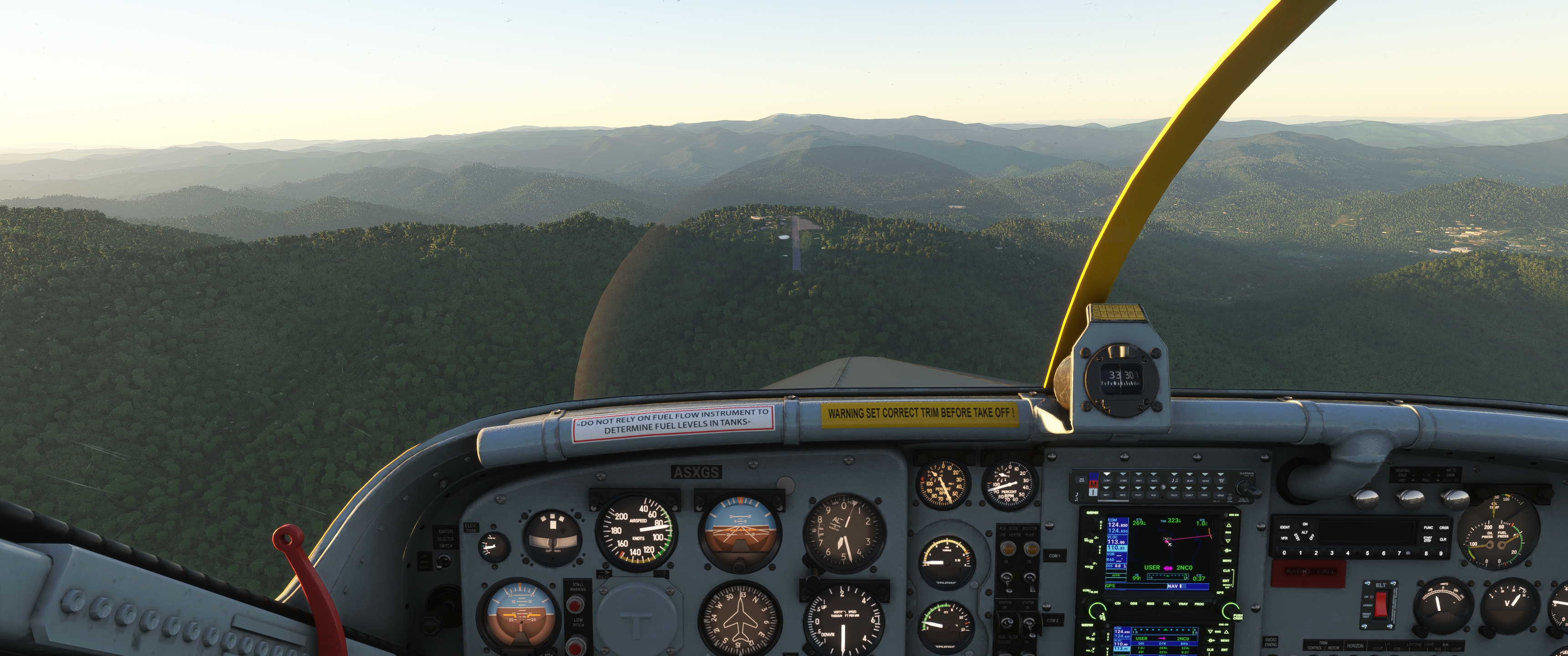Click the VNAV button on the GNS 530
The width and height of the screenshot is (1568, 656).
coord(1183,604)
